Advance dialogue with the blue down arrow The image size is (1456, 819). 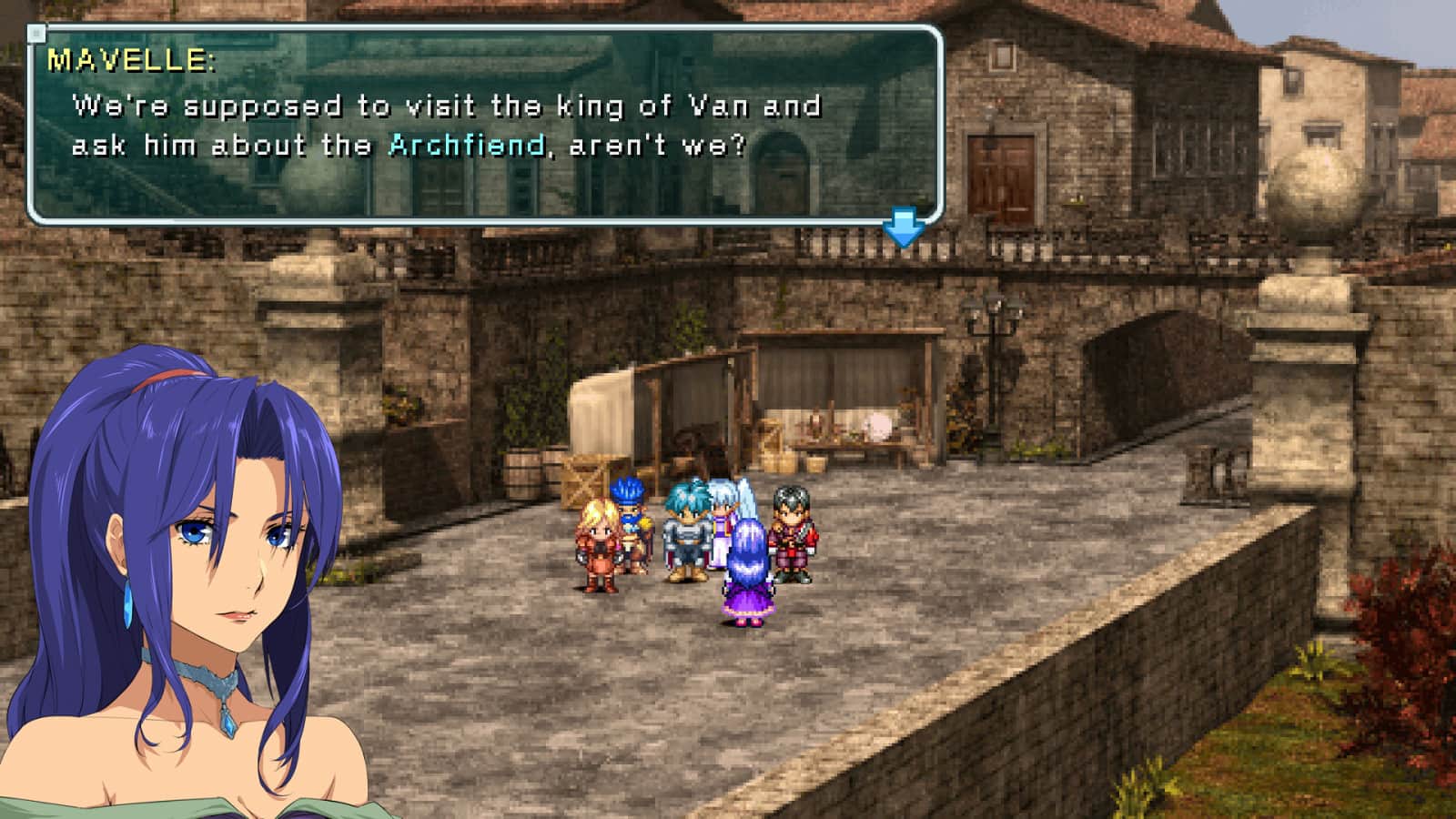click(904, 228)
